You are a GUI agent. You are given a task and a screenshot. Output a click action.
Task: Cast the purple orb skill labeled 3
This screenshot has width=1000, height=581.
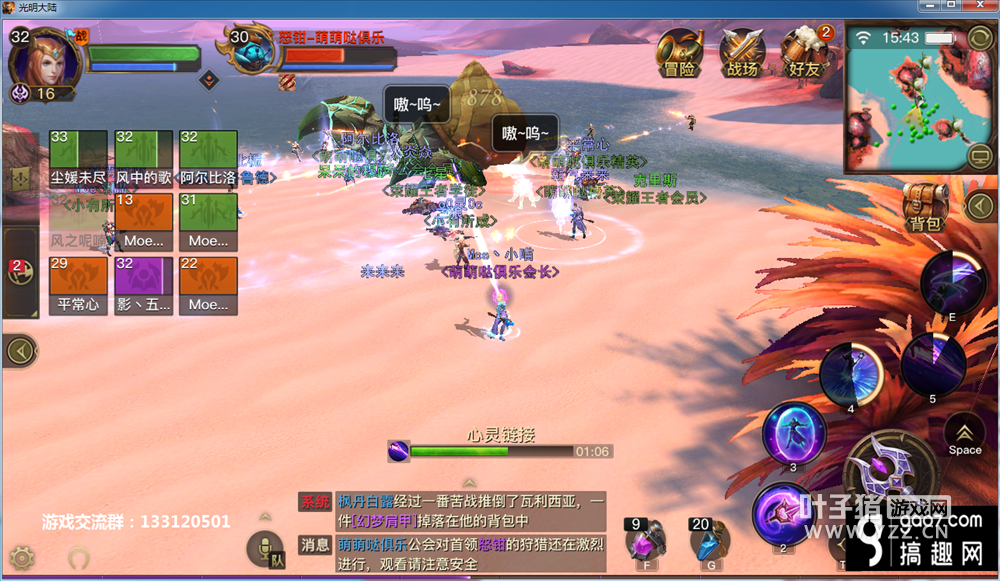tap(793, 433)
